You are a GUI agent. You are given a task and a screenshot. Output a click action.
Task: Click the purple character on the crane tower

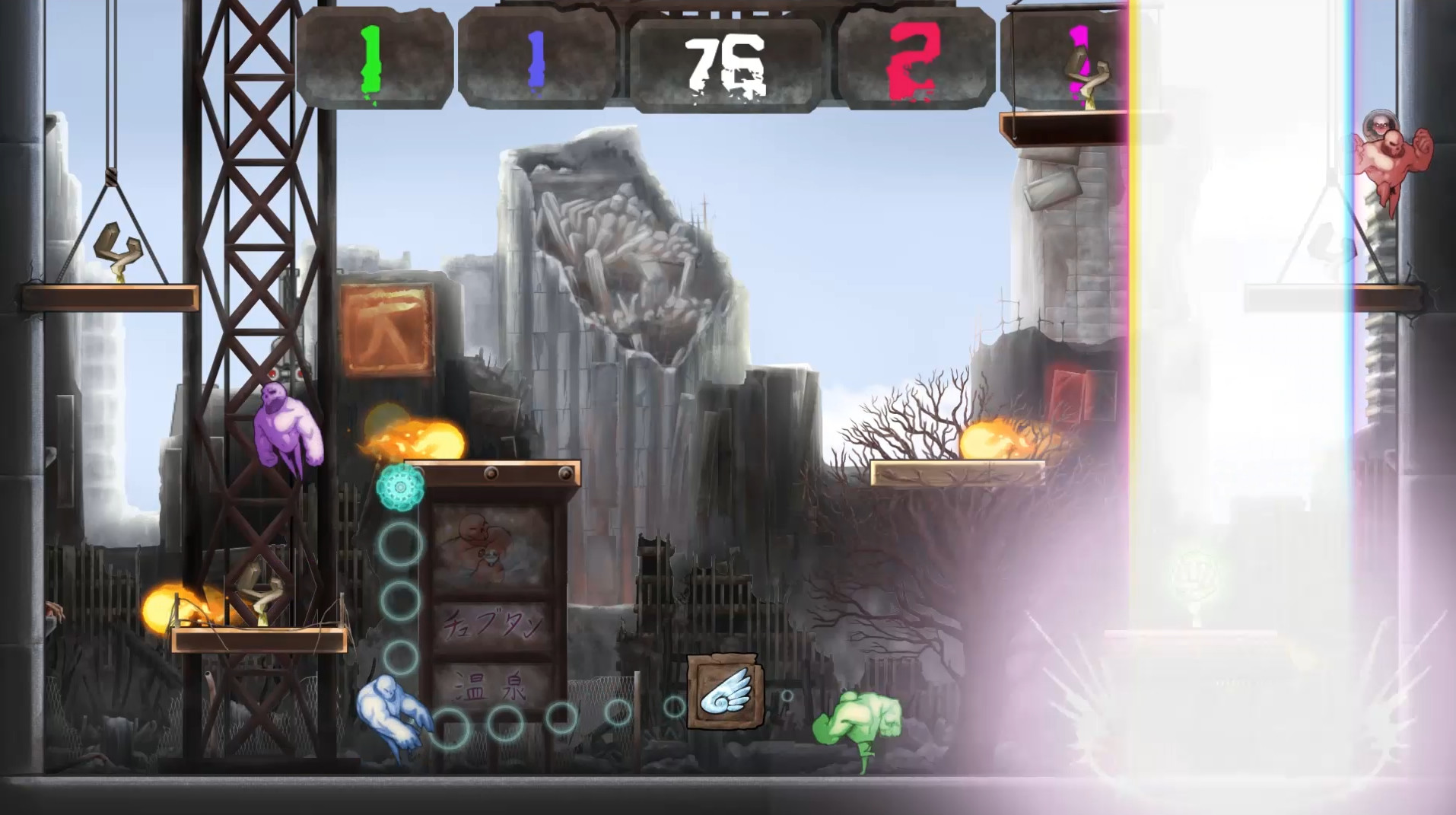[287, 430]
